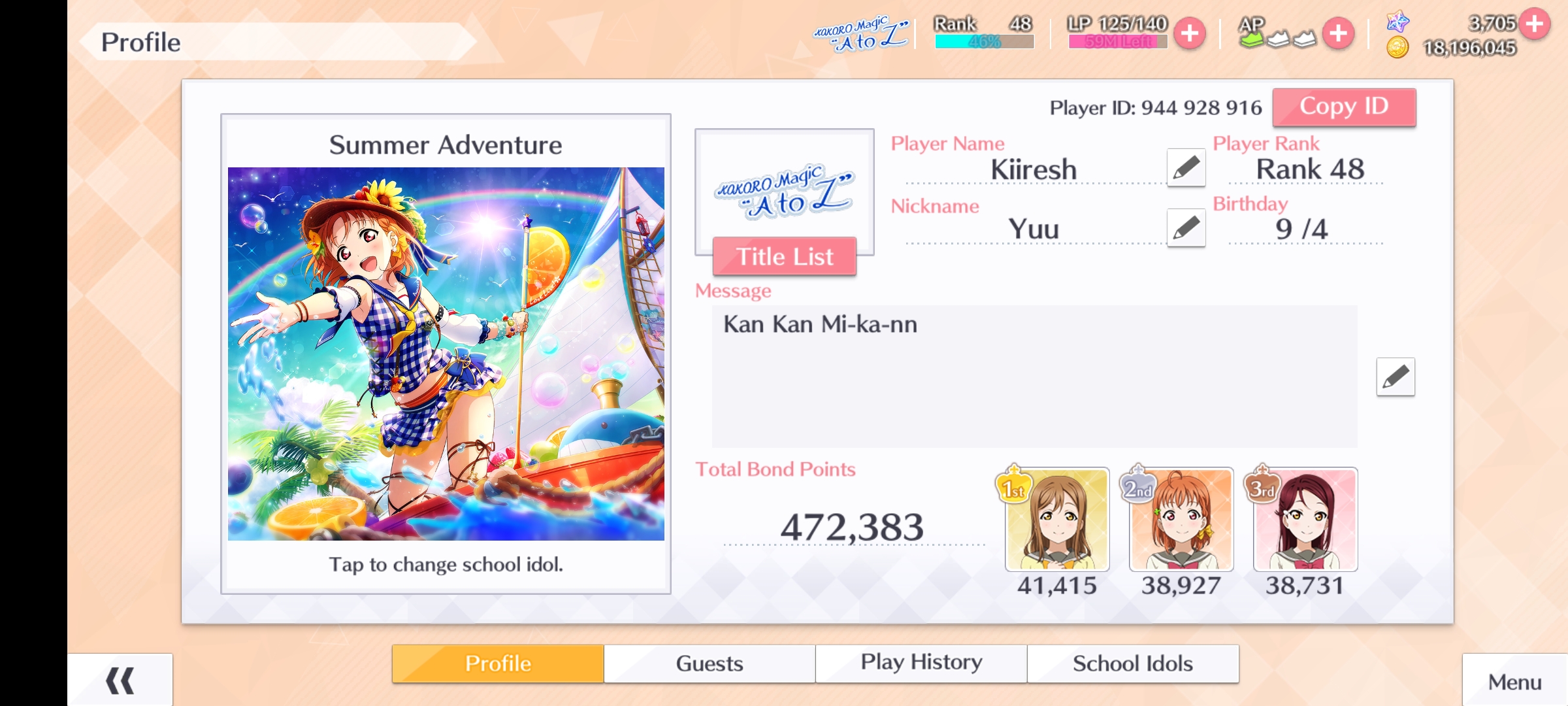Select the Profile tab
This screenshot has height=706, width=1568.
[498, 664]
